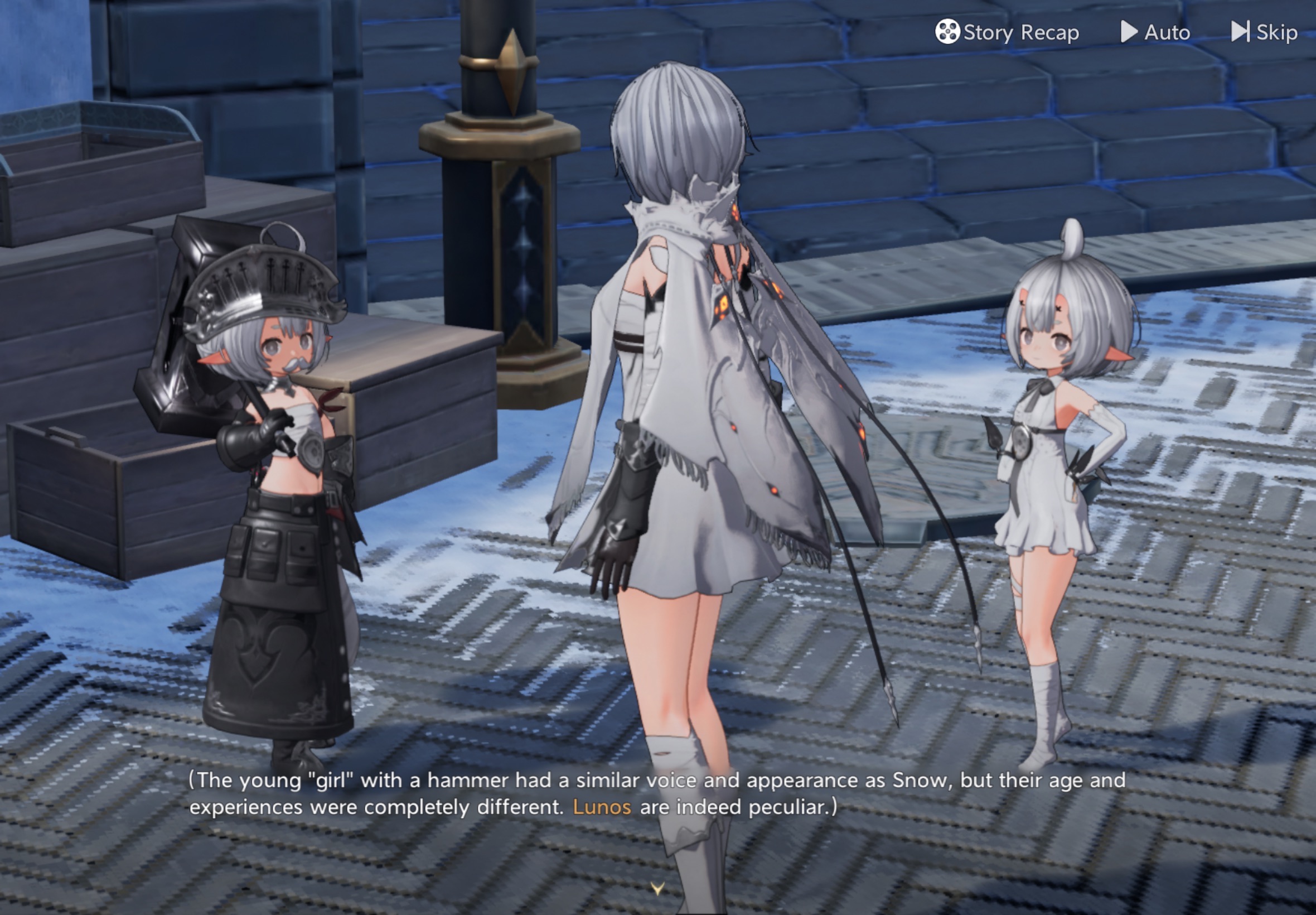
Task: Enable Auto dialogue playback
Action: pos(1155,32)
